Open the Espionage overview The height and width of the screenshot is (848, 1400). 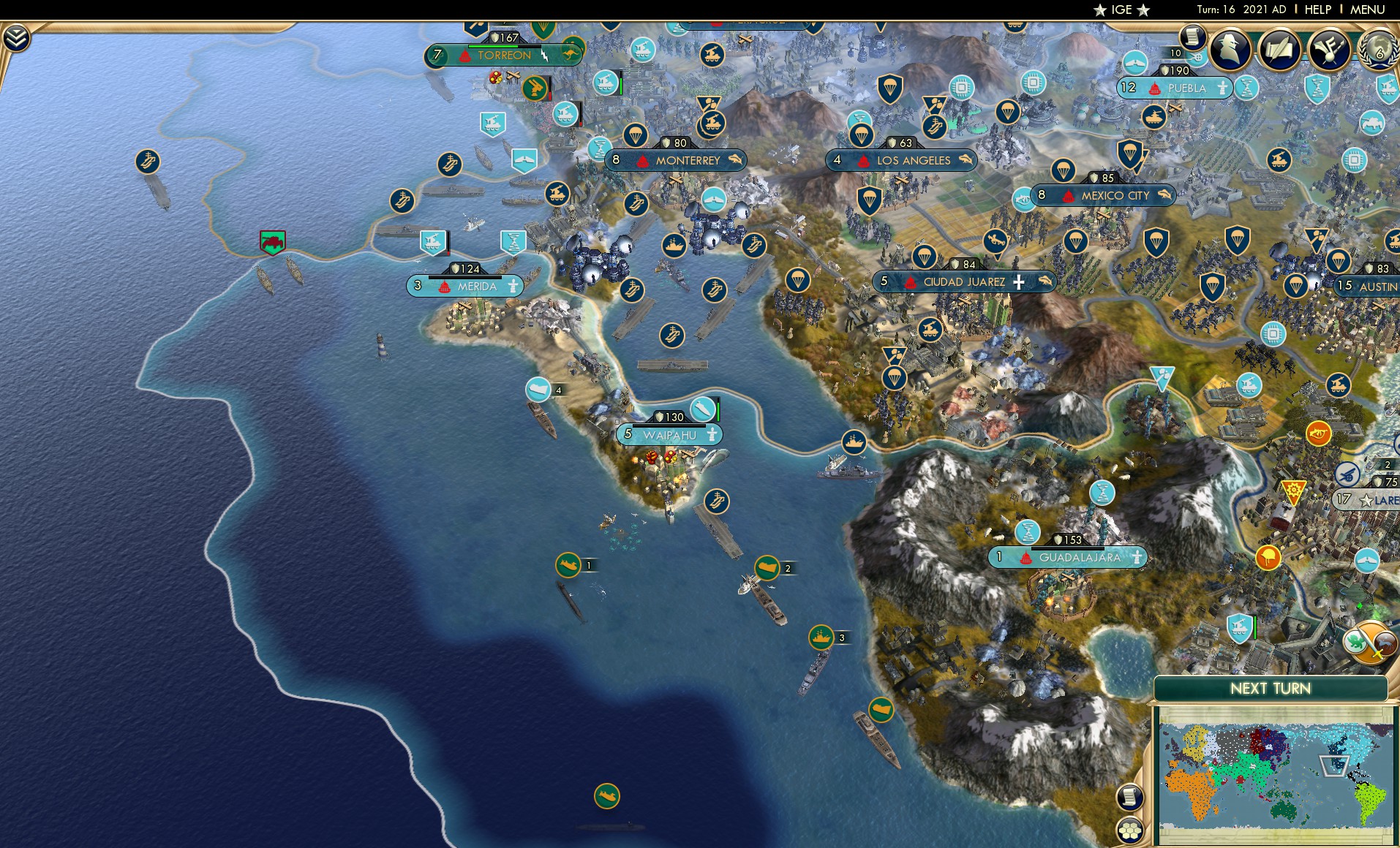1229,50
